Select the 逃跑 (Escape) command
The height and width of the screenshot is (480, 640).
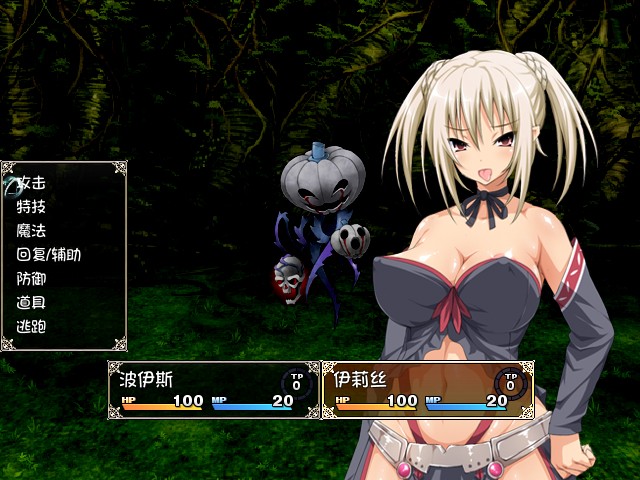pyautogui.click(x=32, y=326)
